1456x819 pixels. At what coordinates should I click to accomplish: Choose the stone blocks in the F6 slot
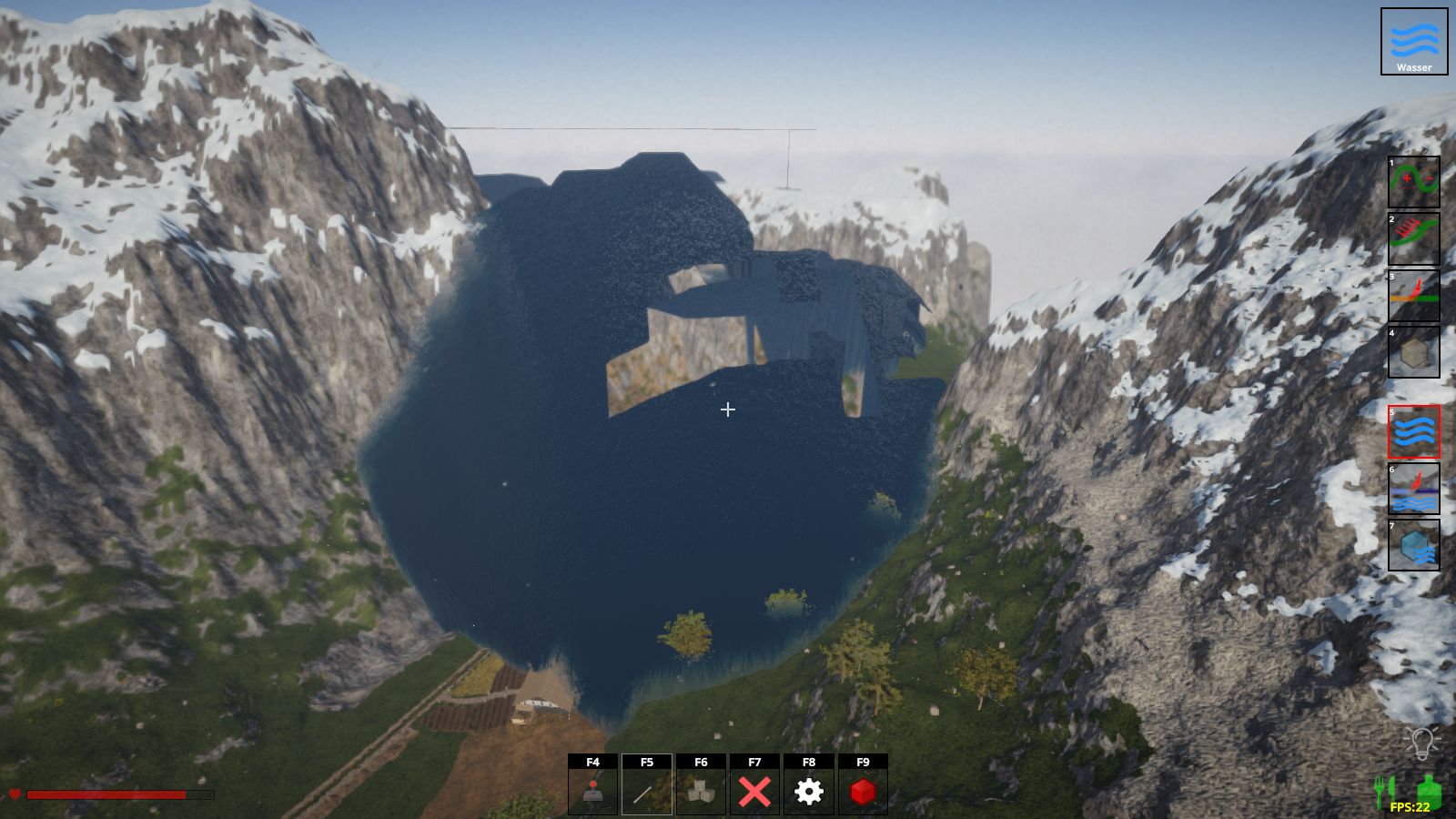click(x=701, y=791)
